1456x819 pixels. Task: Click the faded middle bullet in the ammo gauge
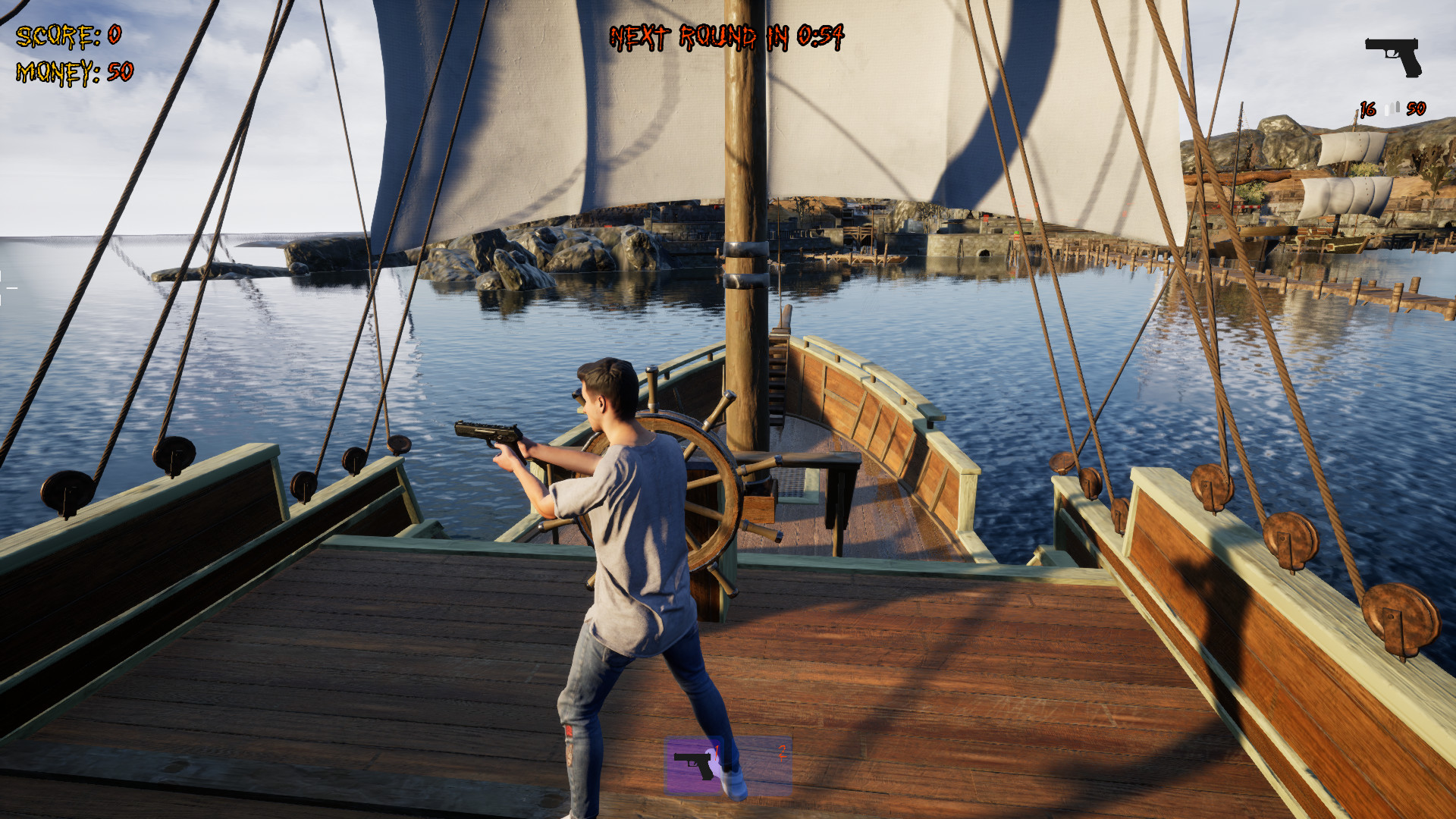pyautogui.click(x=1392, y=108)
